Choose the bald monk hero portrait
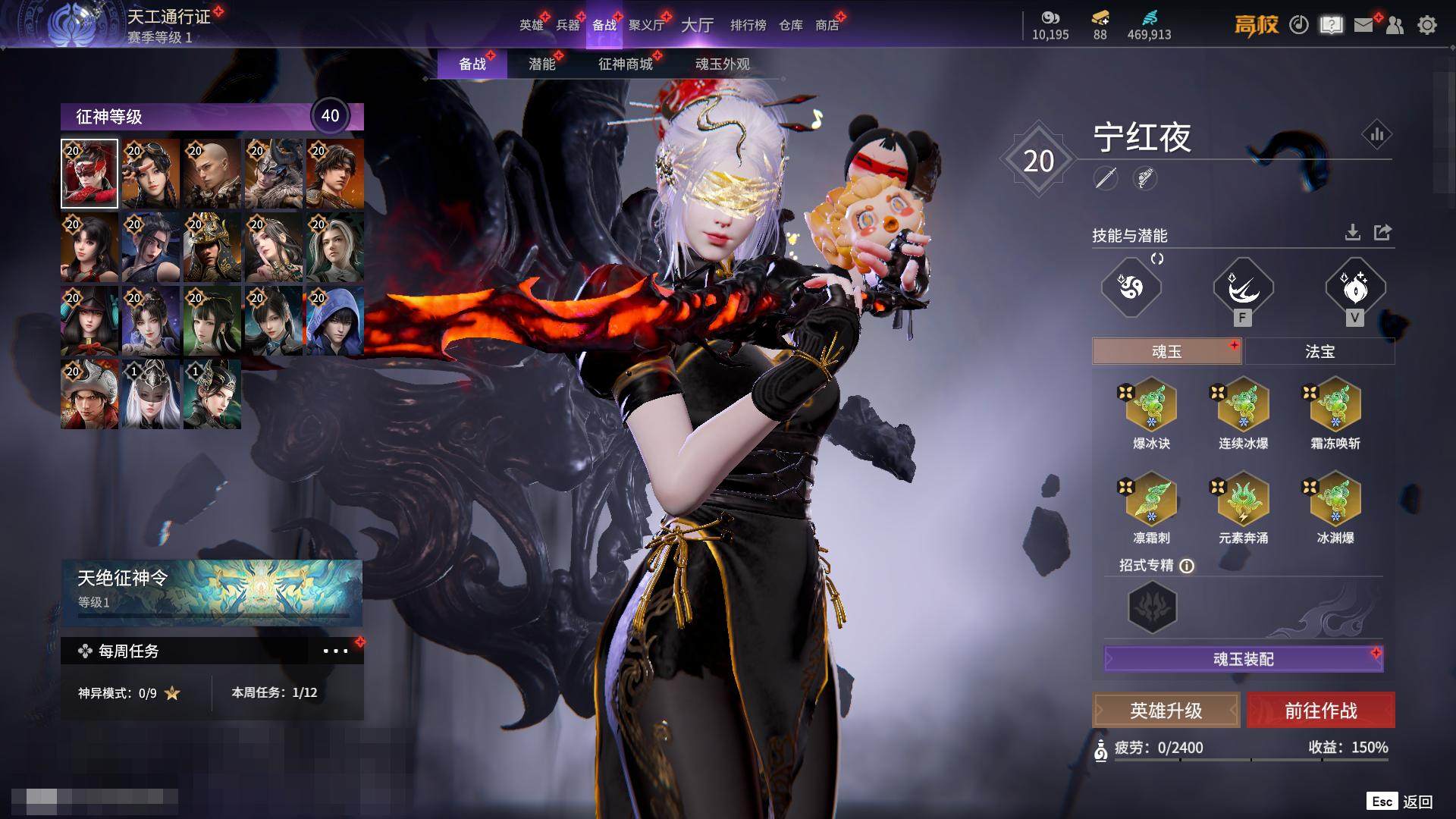The height and width of the screenshot is (819, 1456). pos(212,174)
